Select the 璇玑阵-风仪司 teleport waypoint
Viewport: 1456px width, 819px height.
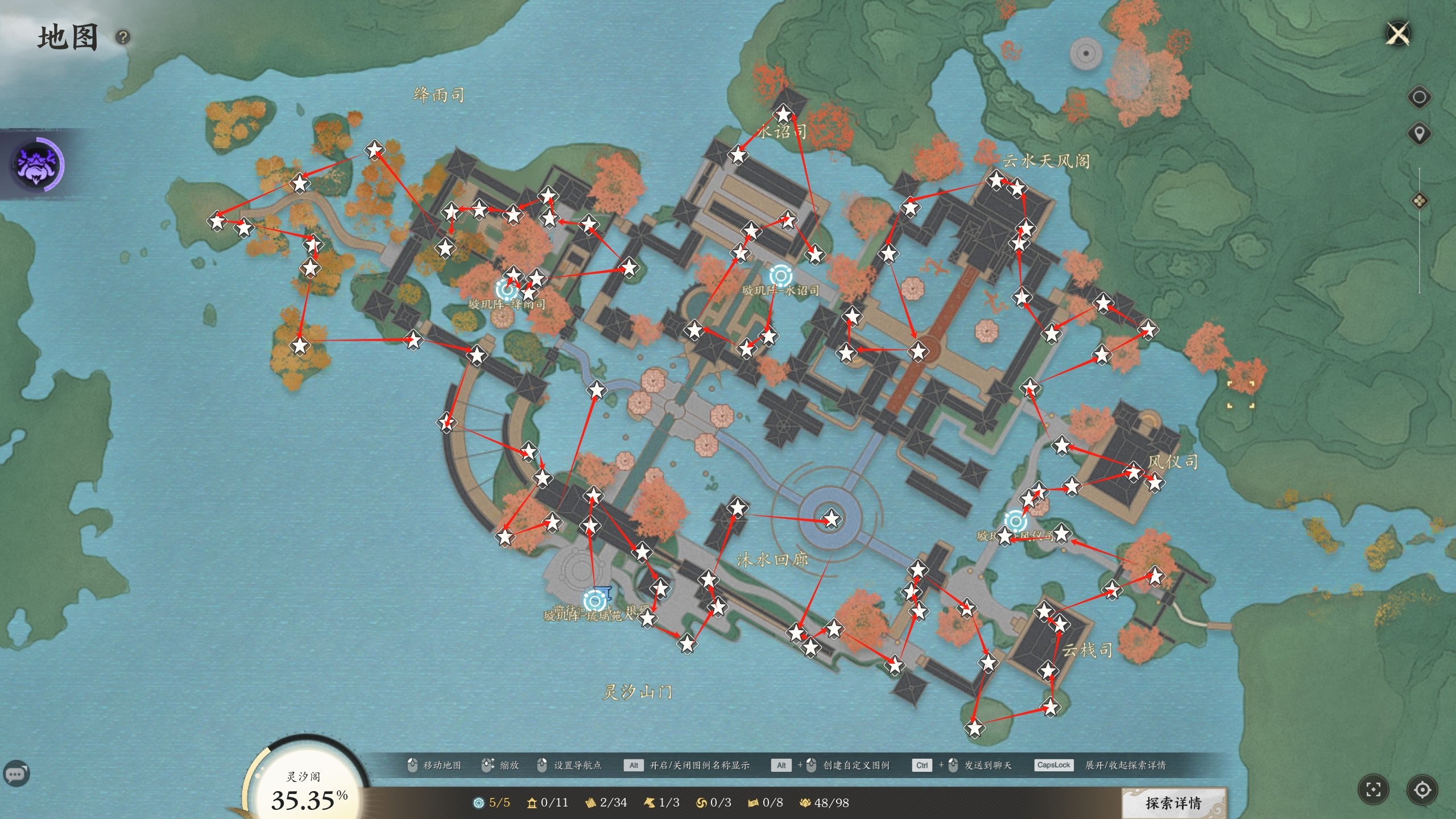(x=1015, y=520)
